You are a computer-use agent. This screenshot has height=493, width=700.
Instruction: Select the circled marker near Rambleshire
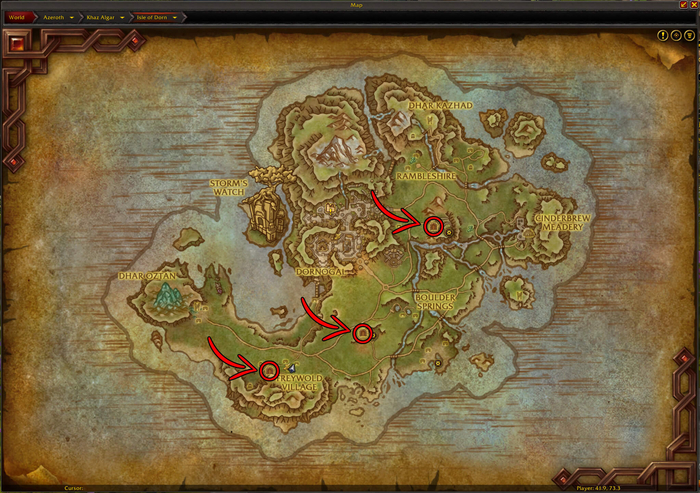(433, 226)
